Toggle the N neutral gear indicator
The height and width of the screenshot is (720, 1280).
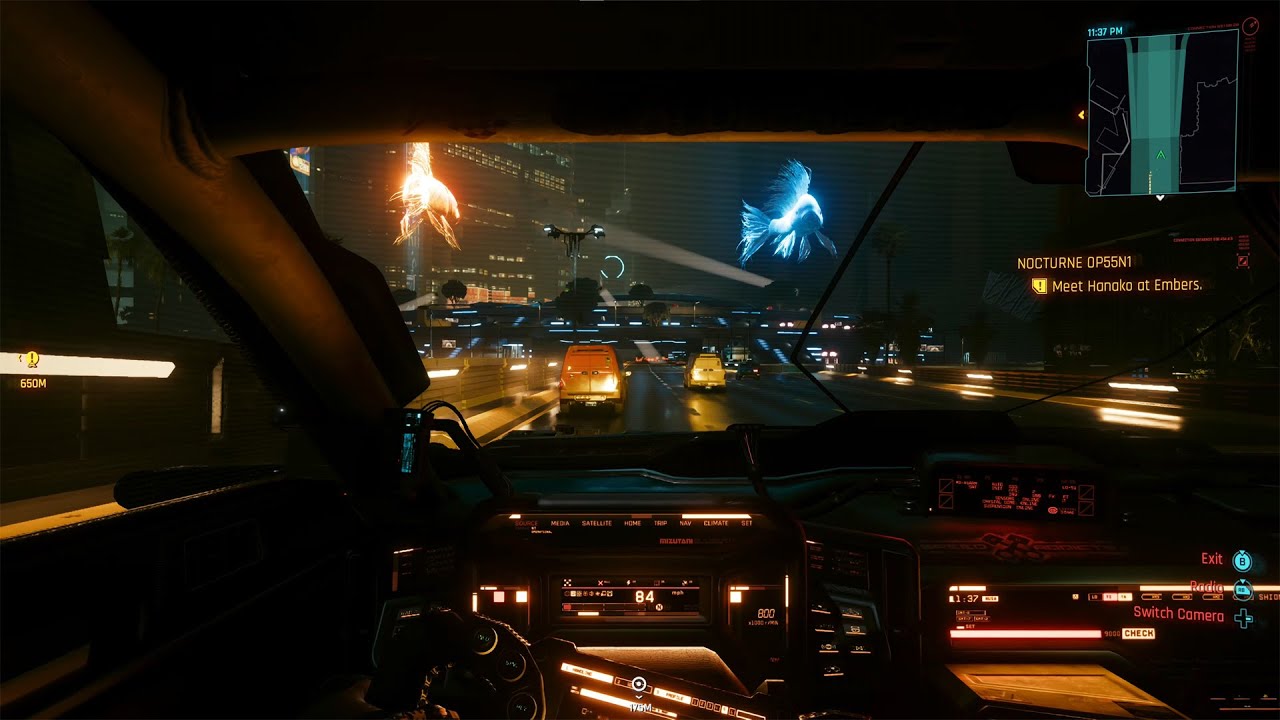pos(659,607)
